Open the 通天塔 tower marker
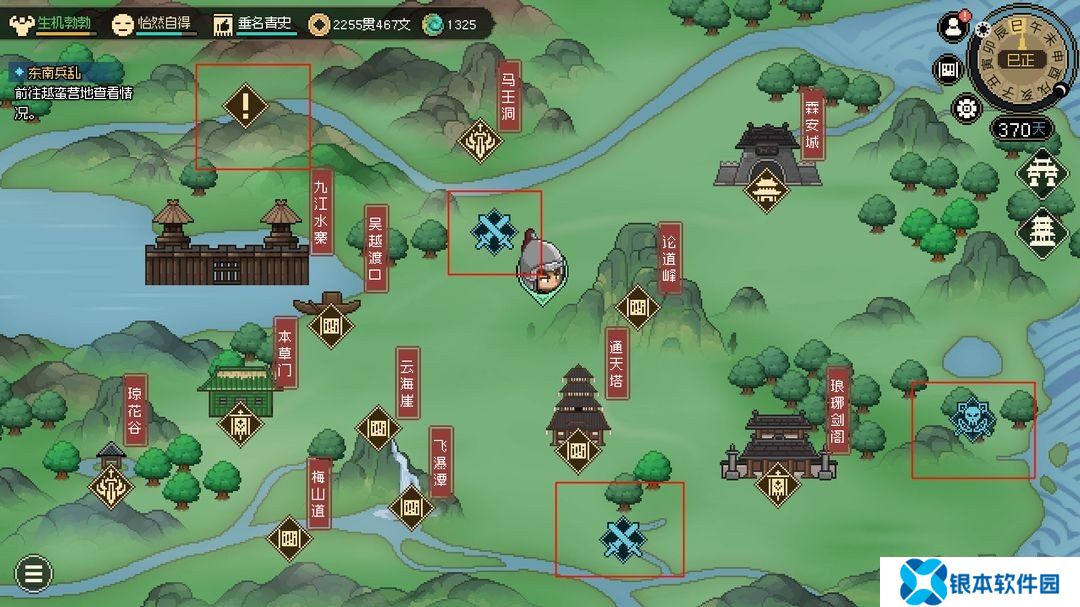 [577, 449]
